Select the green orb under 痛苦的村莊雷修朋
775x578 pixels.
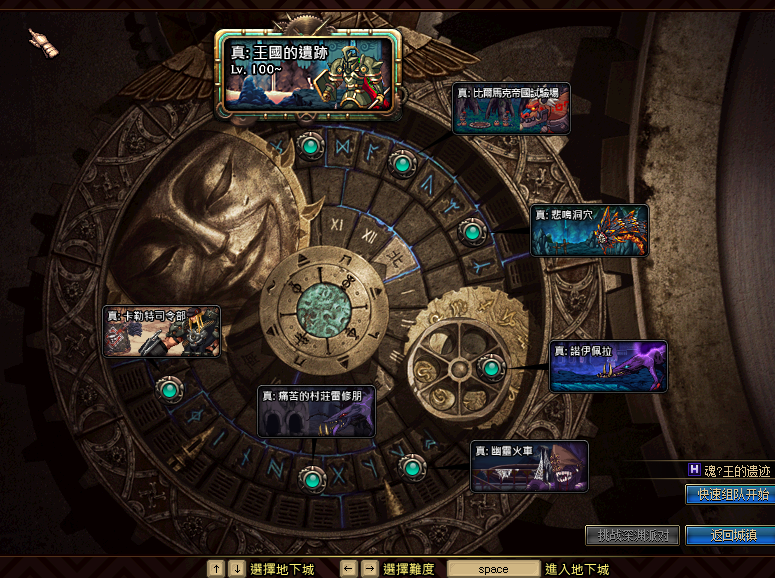click(314, 480)
